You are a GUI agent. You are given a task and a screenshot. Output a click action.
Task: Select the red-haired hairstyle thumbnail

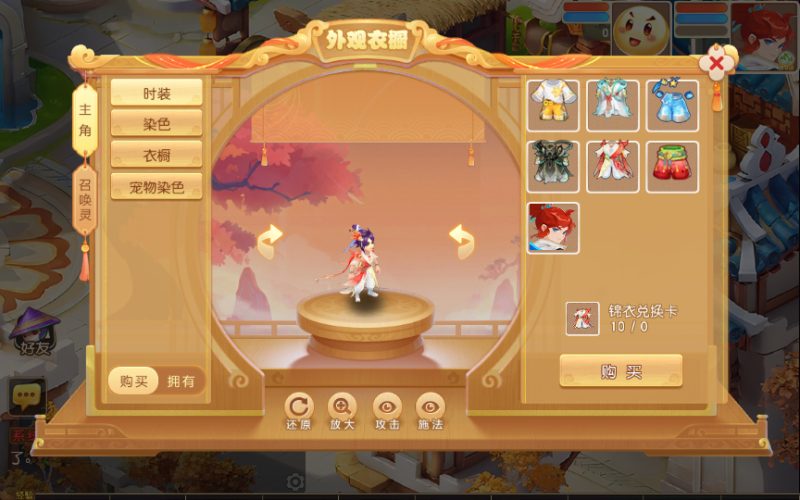coord(553,227)
